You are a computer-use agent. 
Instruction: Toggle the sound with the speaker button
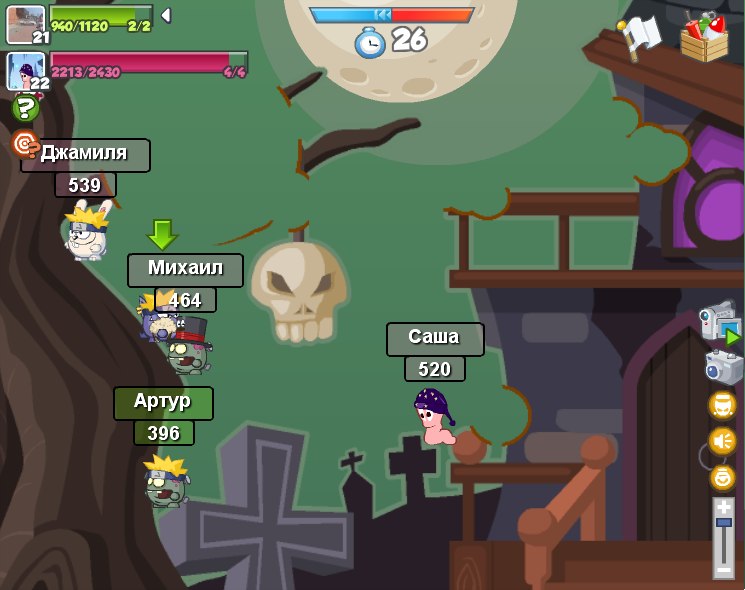pyautogui.click(x=722, y=441)
